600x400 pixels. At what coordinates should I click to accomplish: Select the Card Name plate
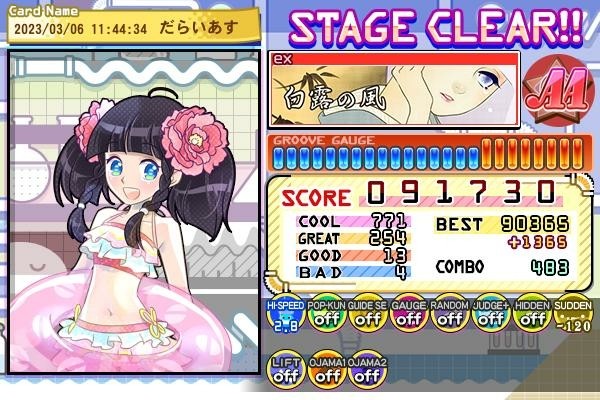(x=130, y=24)
